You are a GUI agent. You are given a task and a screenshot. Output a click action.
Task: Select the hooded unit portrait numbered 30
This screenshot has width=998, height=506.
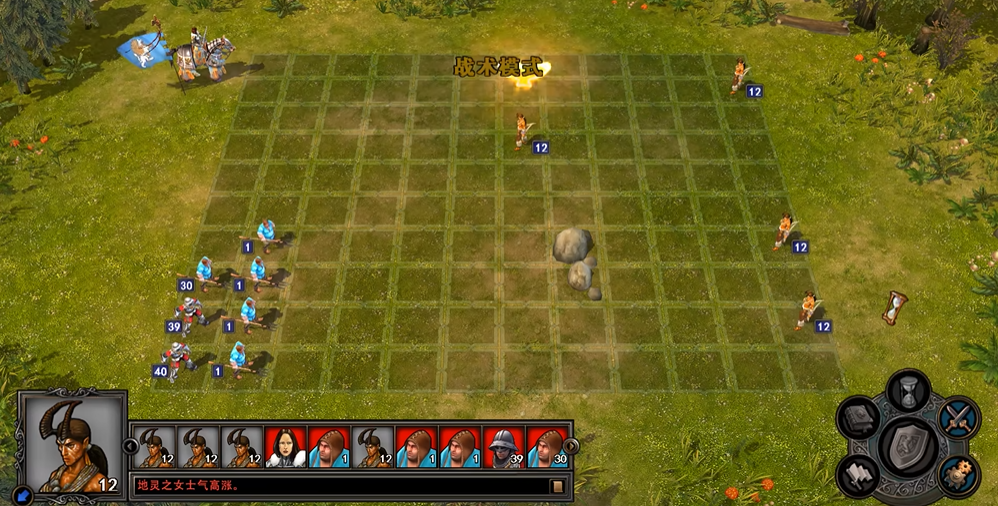[547, 447]
